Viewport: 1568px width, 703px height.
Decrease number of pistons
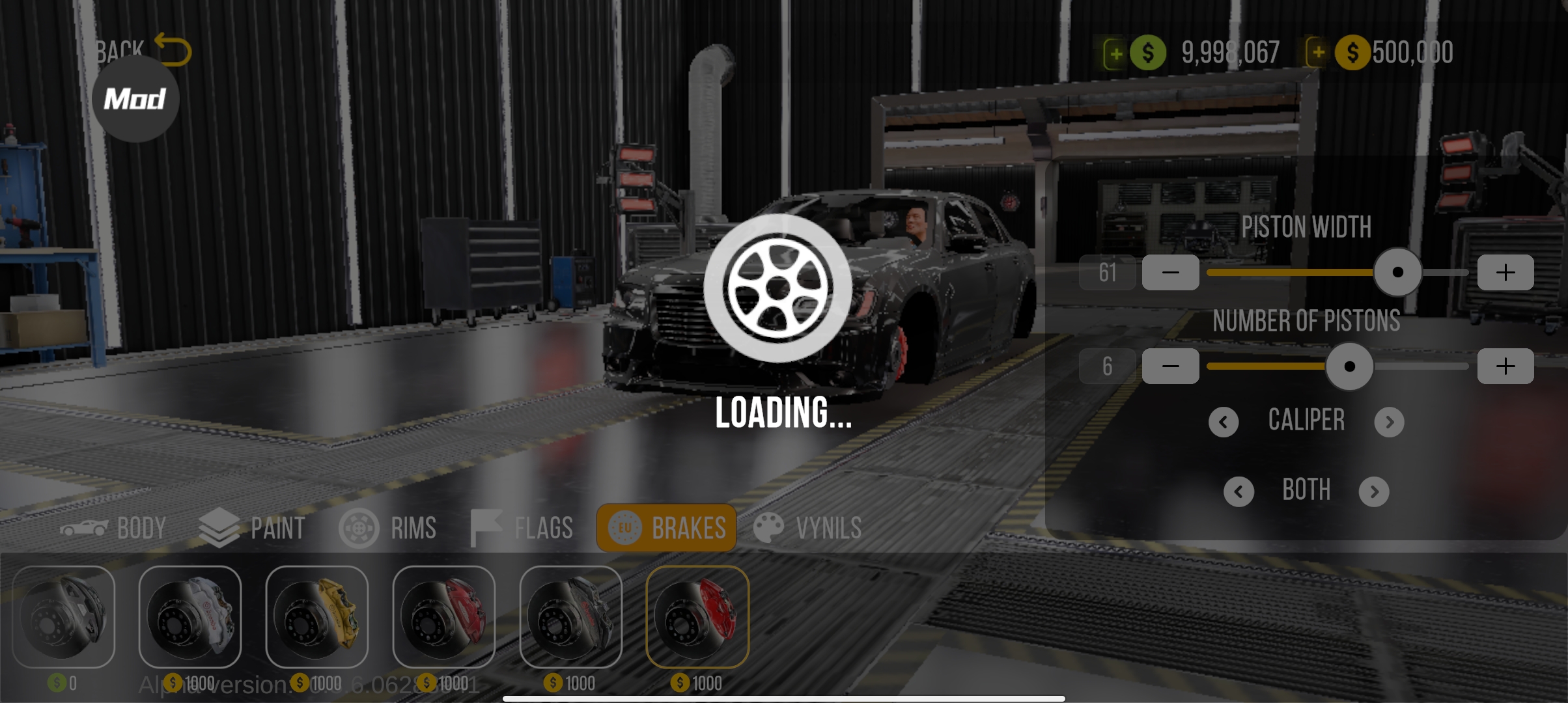pyautogui.click(x=1170, y=366)
